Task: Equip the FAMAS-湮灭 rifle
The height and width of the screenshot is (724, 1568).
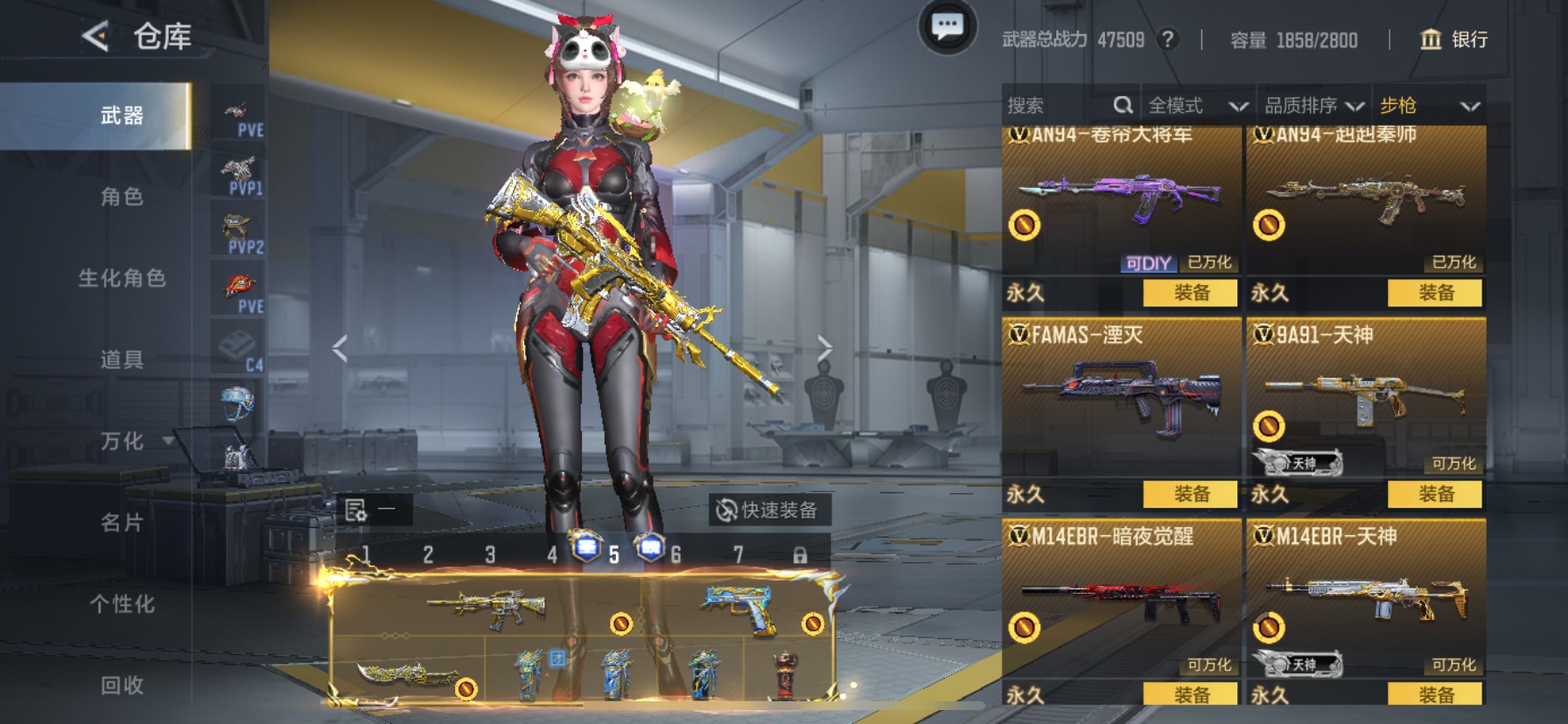Action: click(1190, 494)
